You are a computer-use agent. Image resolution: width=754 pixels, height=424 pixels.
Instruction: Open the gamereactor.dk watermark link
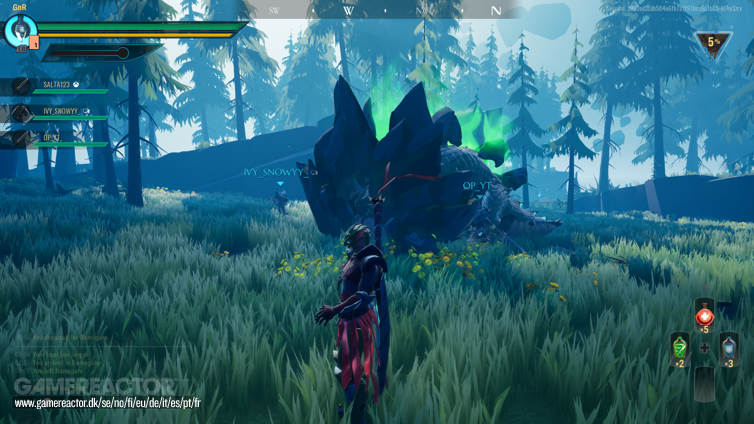[x=108, y=402]
